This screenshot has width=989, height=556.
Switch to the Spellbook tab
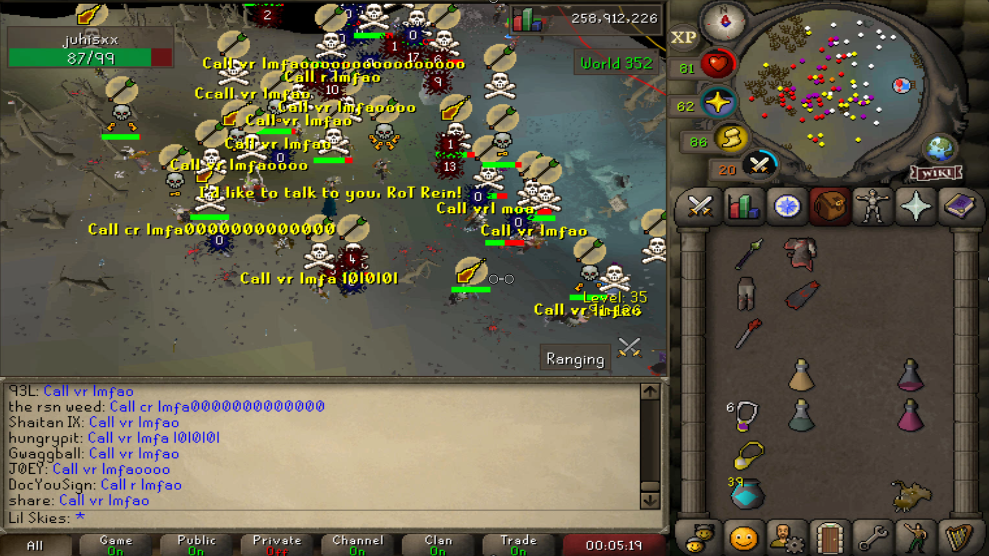(x=959, y=206)
